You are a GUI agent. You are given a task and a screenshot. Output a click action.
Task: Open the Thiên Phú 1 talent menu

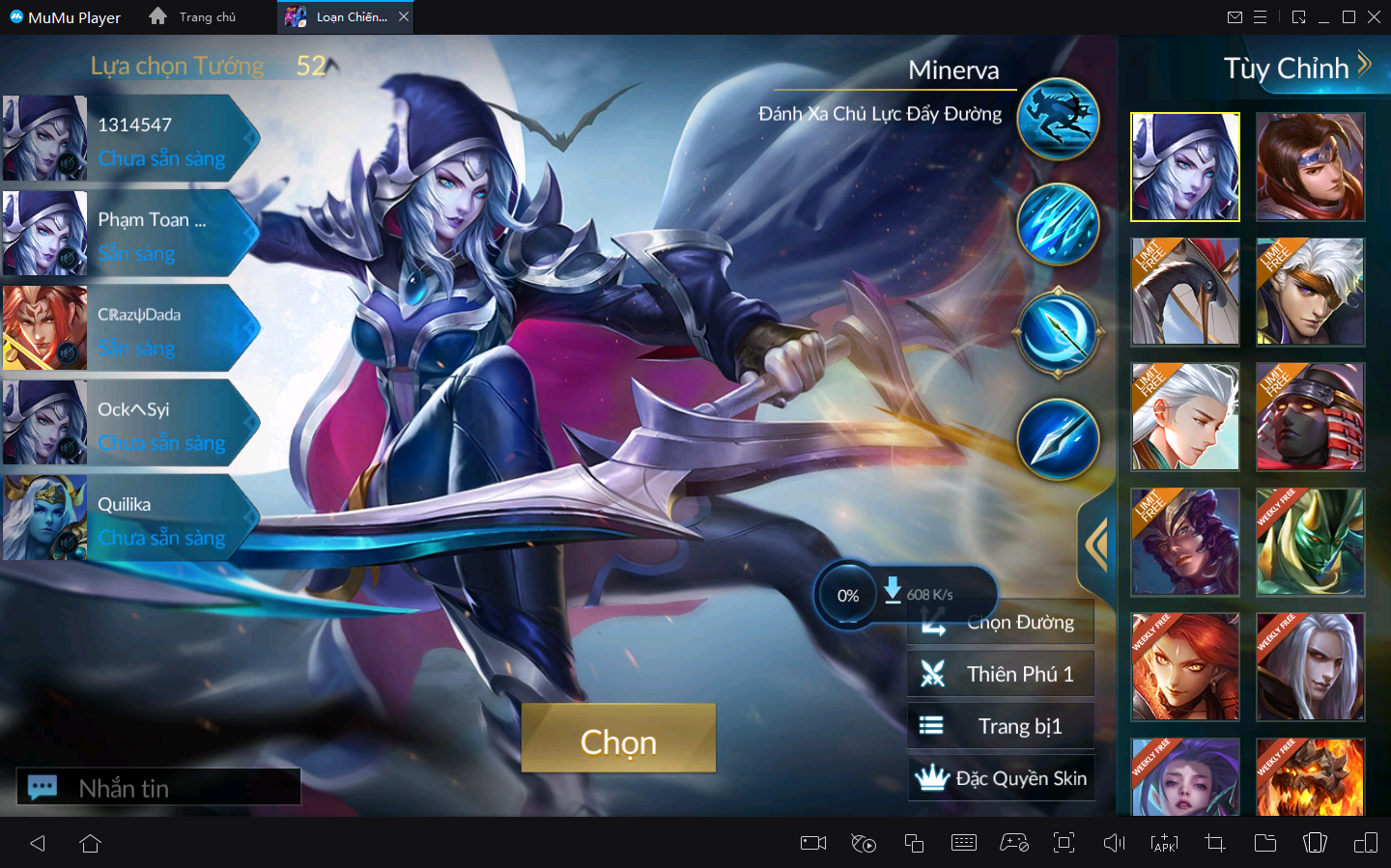(1001, 674)
